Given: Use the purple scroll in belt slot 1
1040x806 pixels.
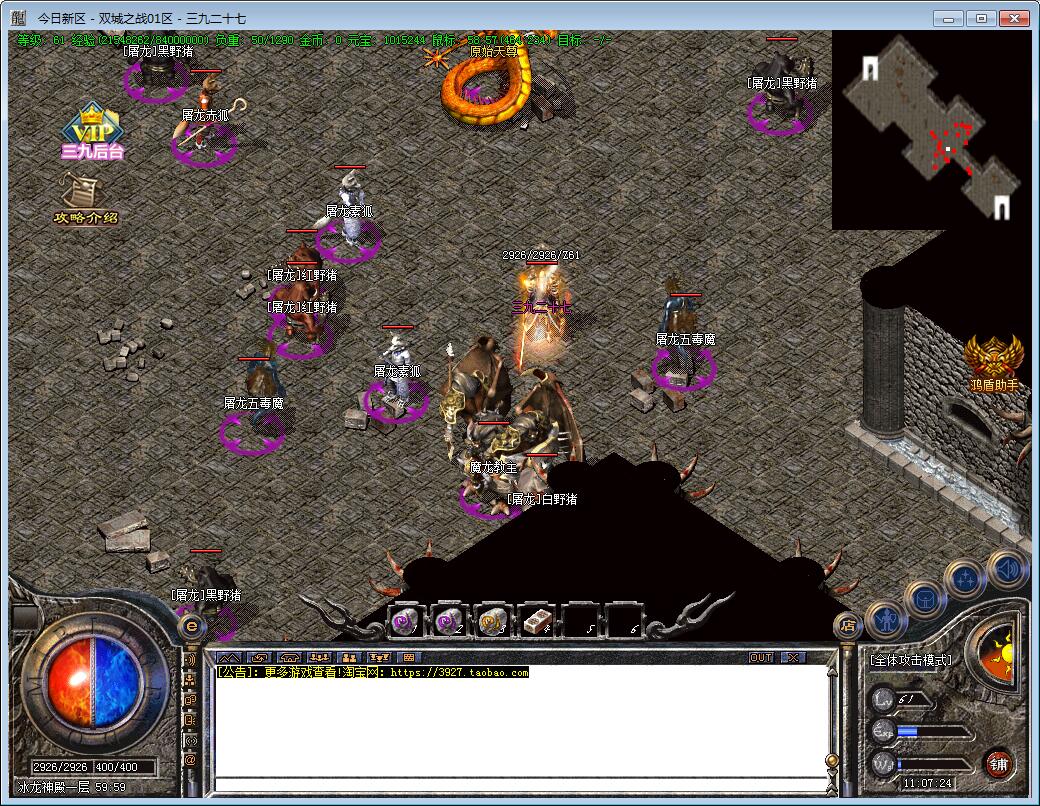Looking at the screenshot, I should click(405, 621).
